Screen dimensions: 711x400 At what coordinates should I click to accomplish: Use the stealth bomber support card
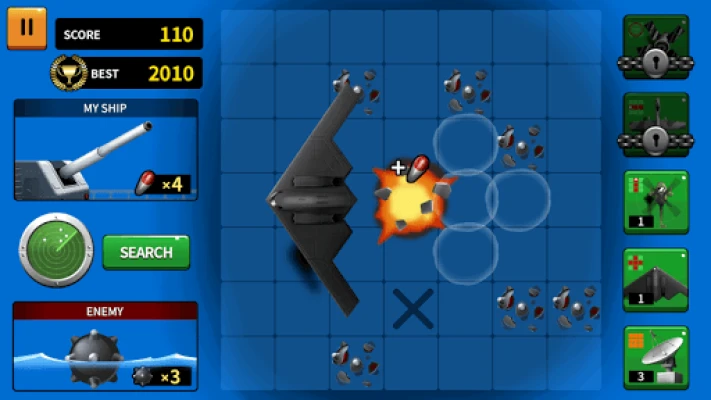(655, 279)
